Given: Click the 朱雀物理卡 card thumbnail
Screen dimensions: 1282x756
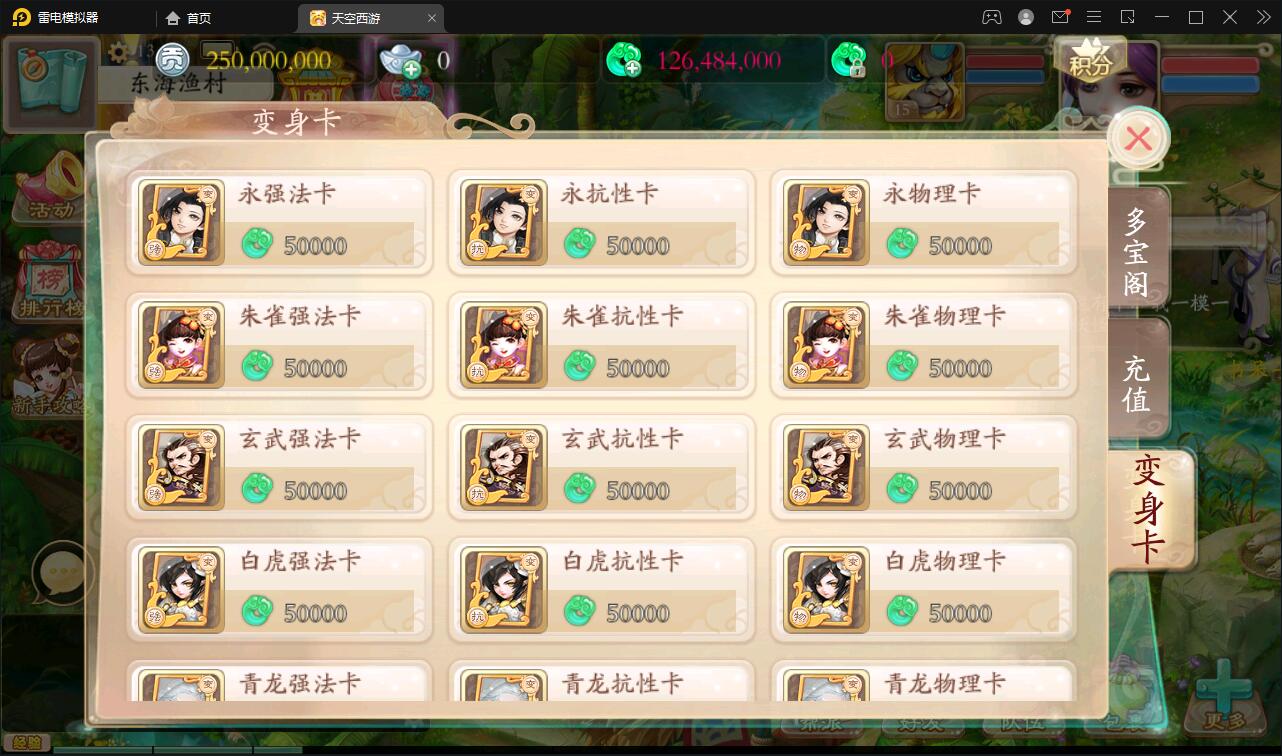Looking at the screenshot, I should (x=827, y=344).
